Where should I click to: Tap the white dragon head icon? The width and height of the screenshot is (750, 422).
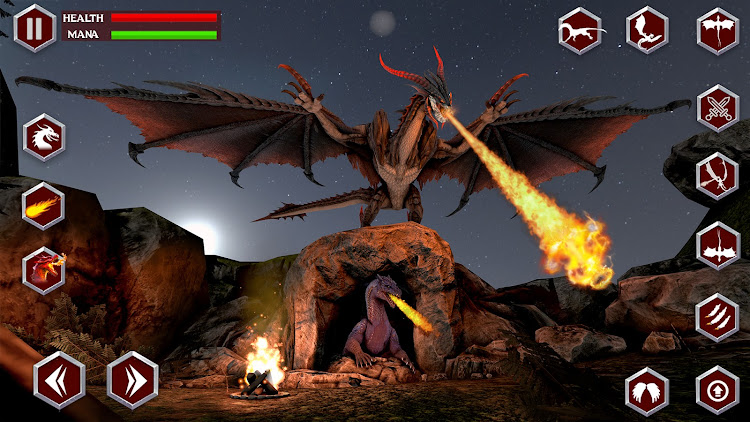44,137
